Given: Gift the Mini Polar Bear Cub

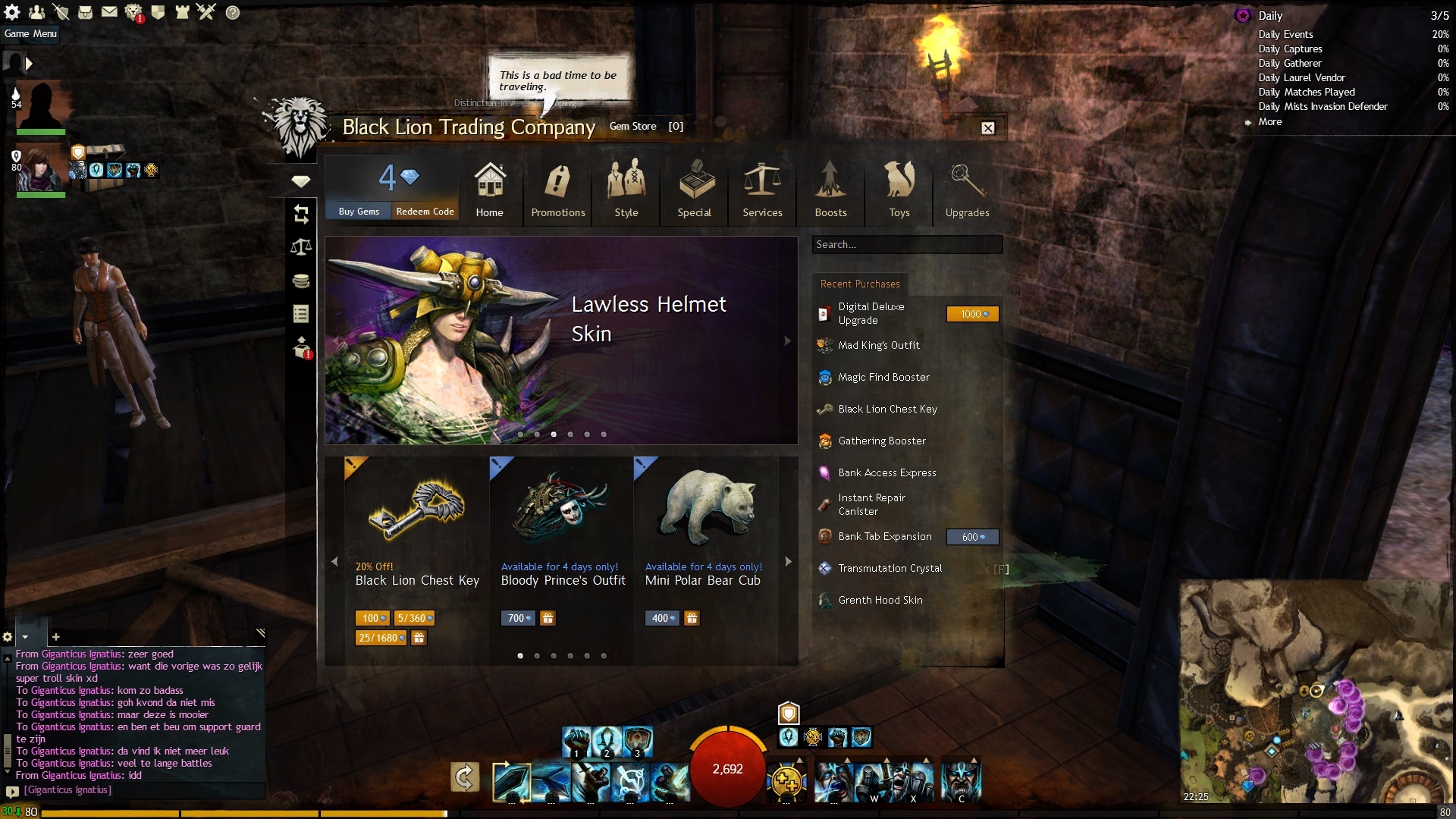Looking at the screenshot, I should click(692, 618).
